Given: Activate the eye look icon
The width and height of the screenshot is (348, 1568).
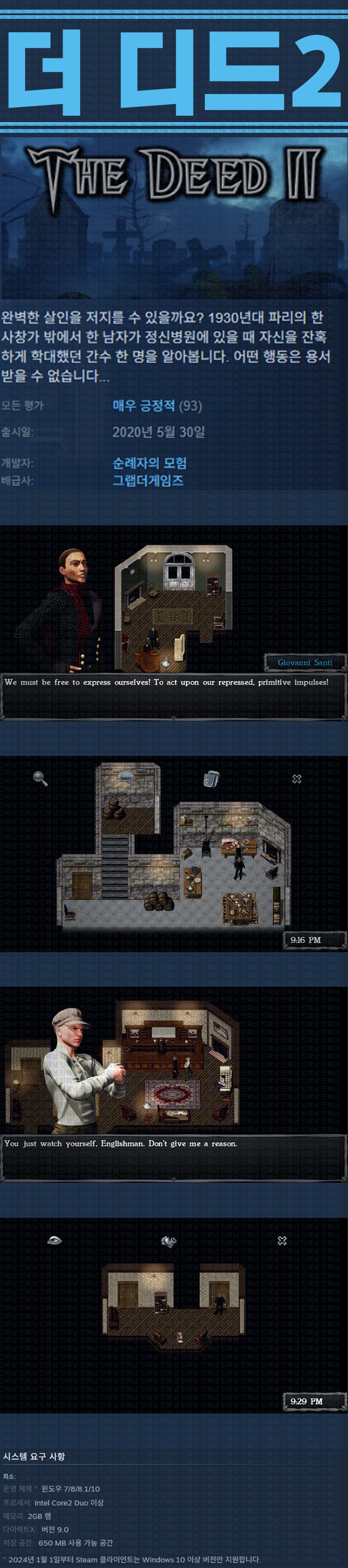Looking at the screenshot, I should [x=54, y=1240].
